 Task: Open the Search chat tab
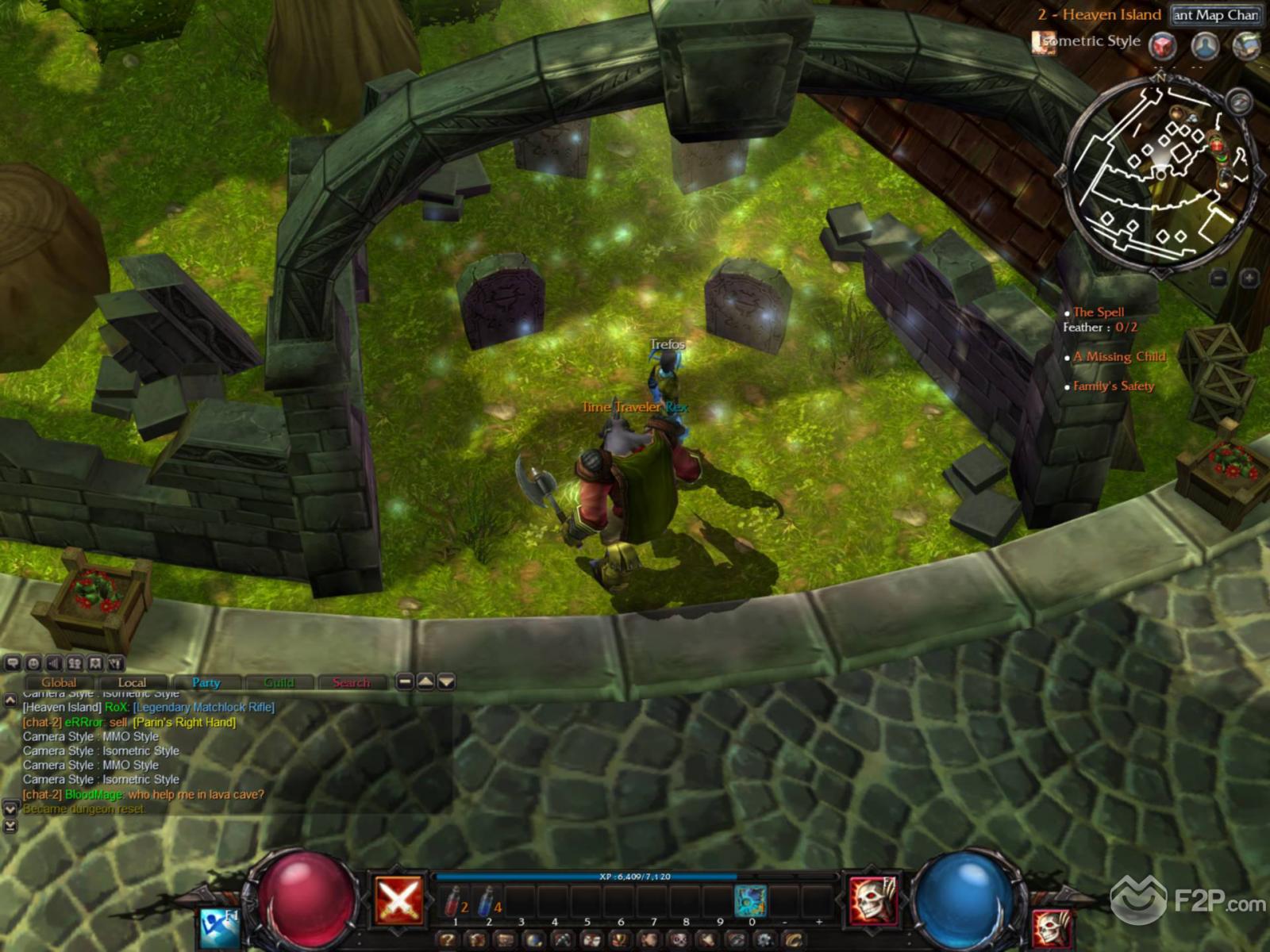pos(351,682)
